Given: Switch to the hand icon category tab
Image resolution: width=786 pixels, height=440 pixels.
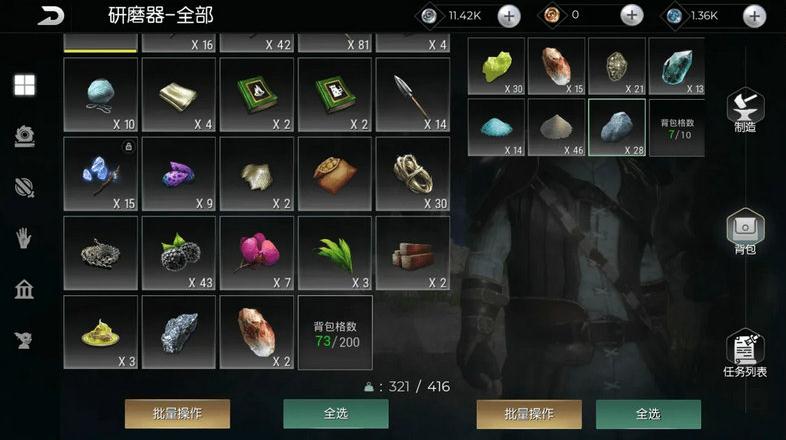Looking at the screenshot, I should (x=25, y=238).
